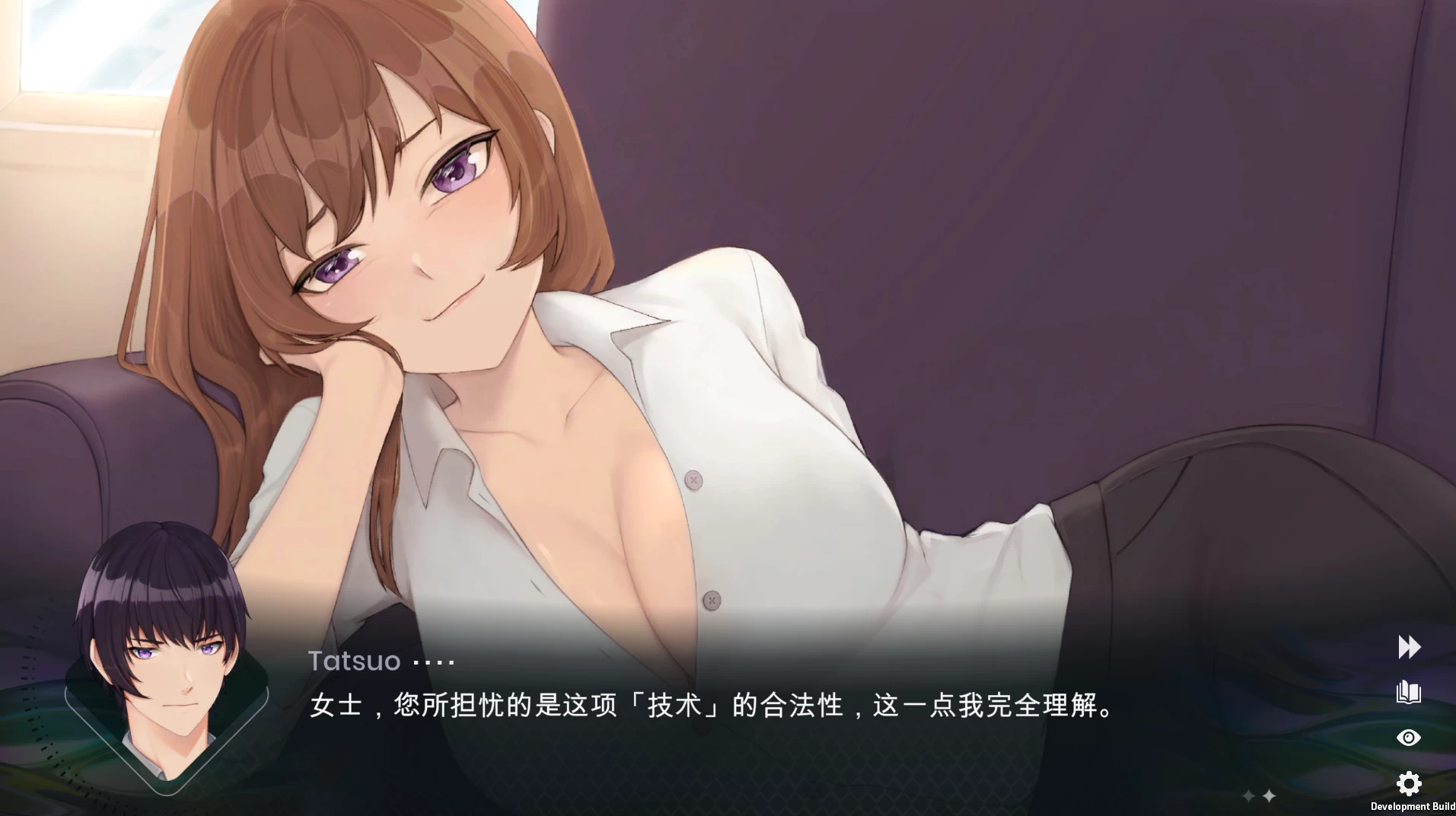The image size is (1456, 816).
Task: Open the configuration gear above Development Build
Action: [x=1408, y=783]
